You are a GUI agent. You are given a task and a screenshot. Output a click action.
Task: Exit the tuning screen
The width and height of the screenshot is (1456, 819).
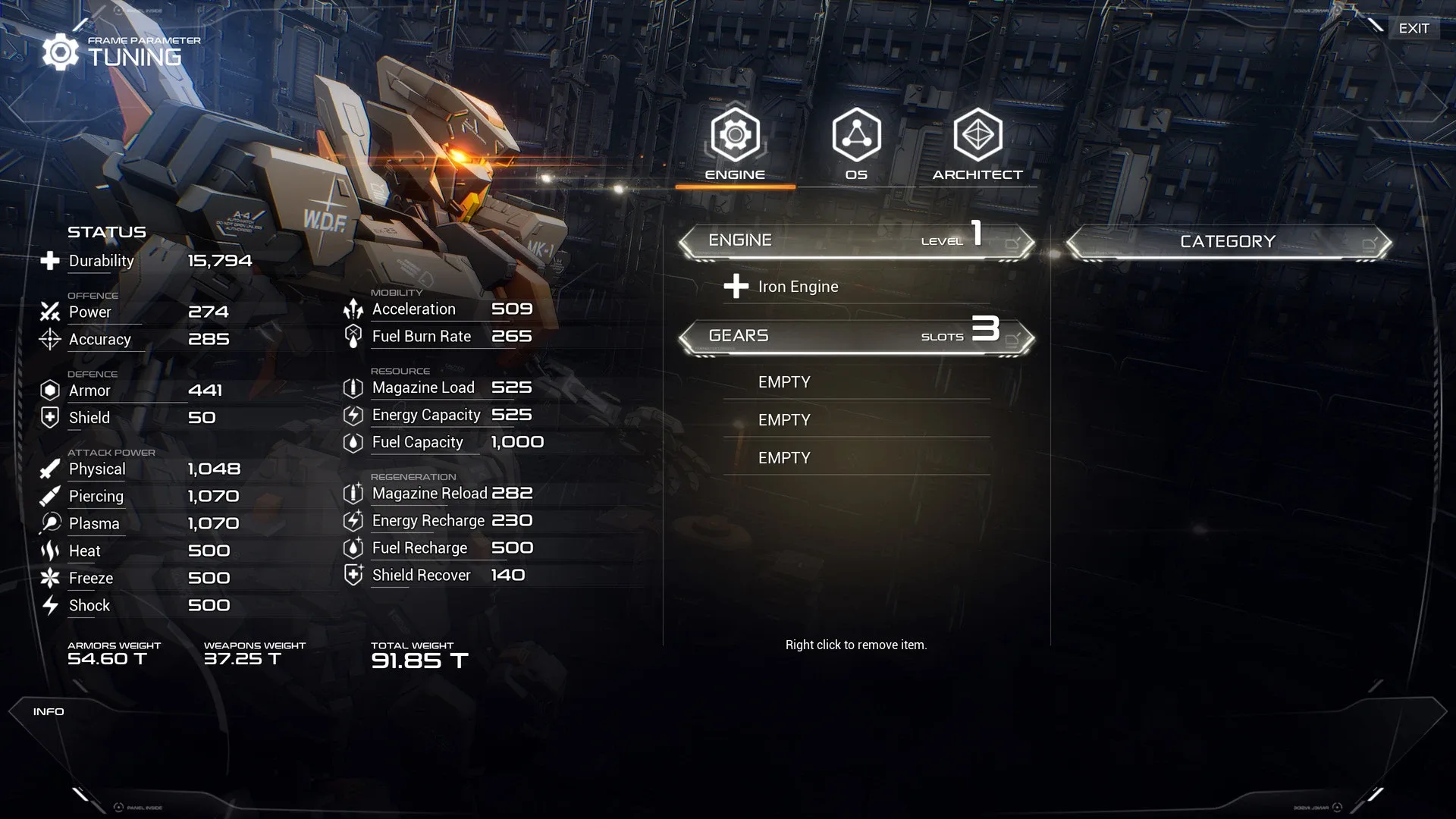coord(1414,28)
